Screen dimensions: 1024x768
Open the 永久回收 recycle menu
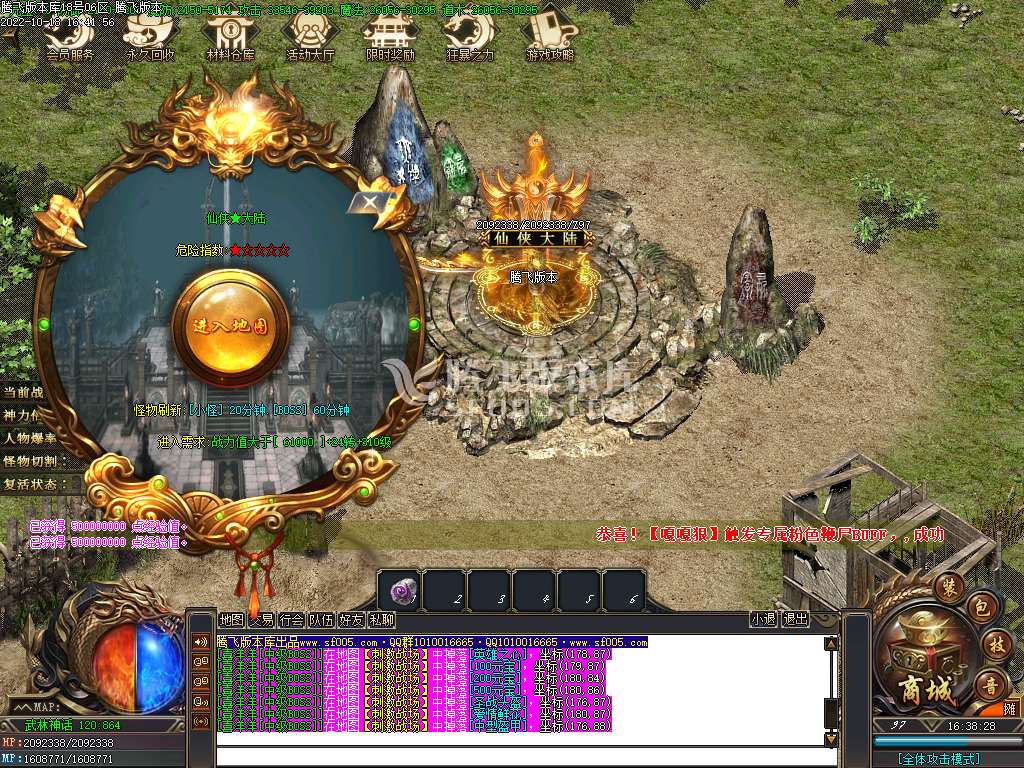point(149,38)
